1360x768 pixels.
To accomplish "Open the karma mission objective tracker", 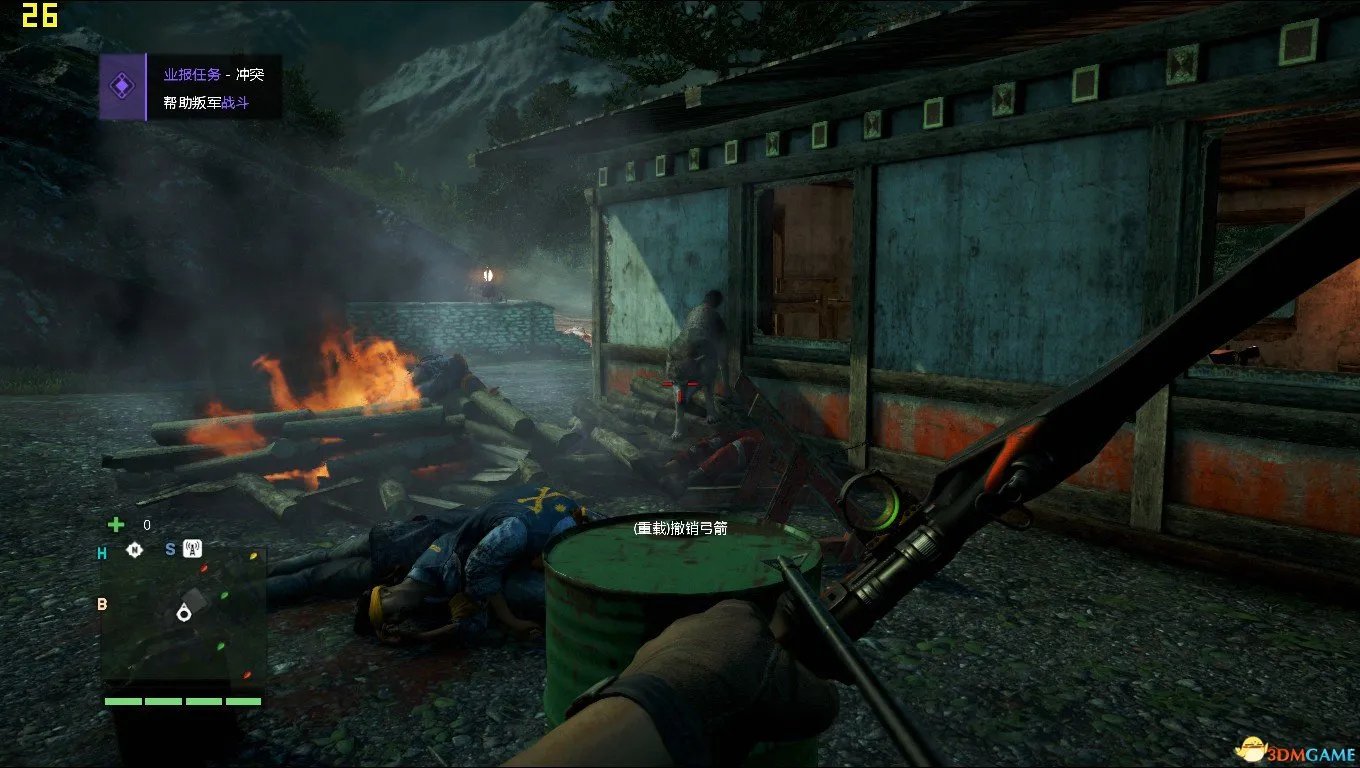I will pyautogui.click(x=213, y=88).
